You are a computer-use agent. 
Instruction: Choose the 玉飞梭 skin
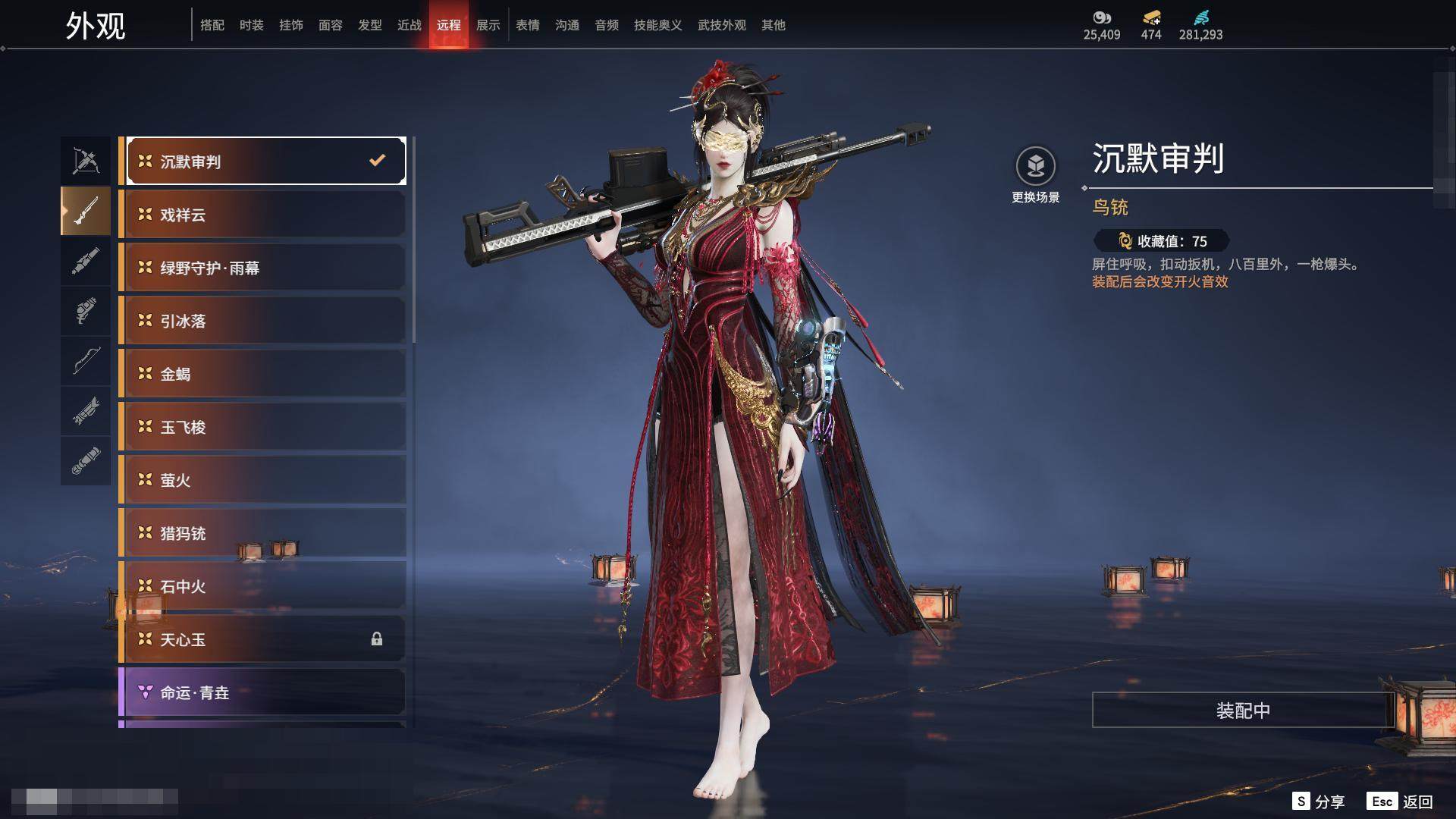(x=263, y=427)
